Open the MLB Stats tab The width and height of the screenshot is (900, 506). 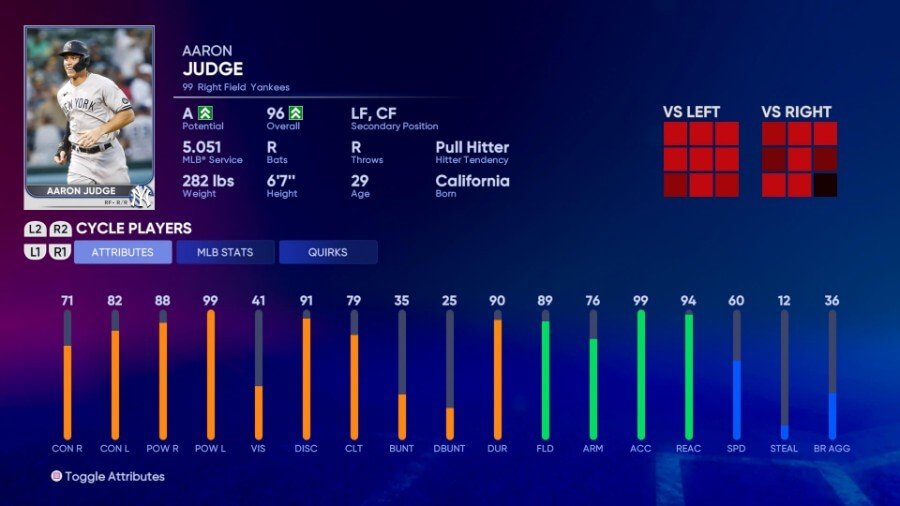tap(225, 252)
